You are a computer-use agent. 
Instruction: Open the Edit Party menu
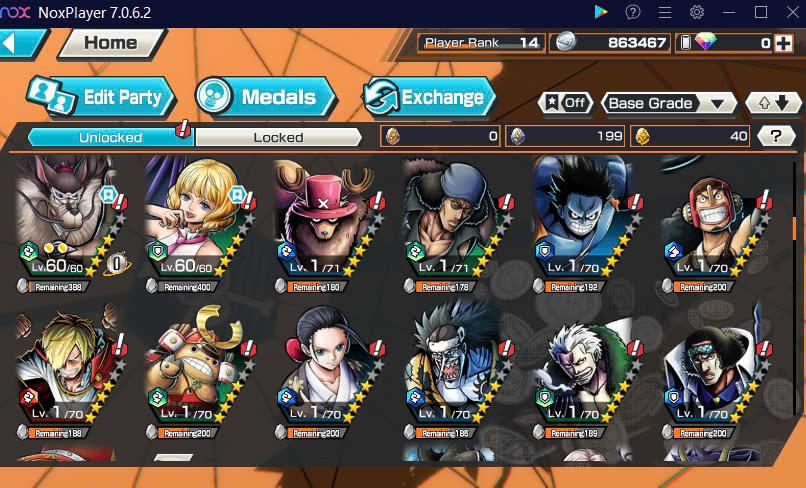tap(101, 97)
